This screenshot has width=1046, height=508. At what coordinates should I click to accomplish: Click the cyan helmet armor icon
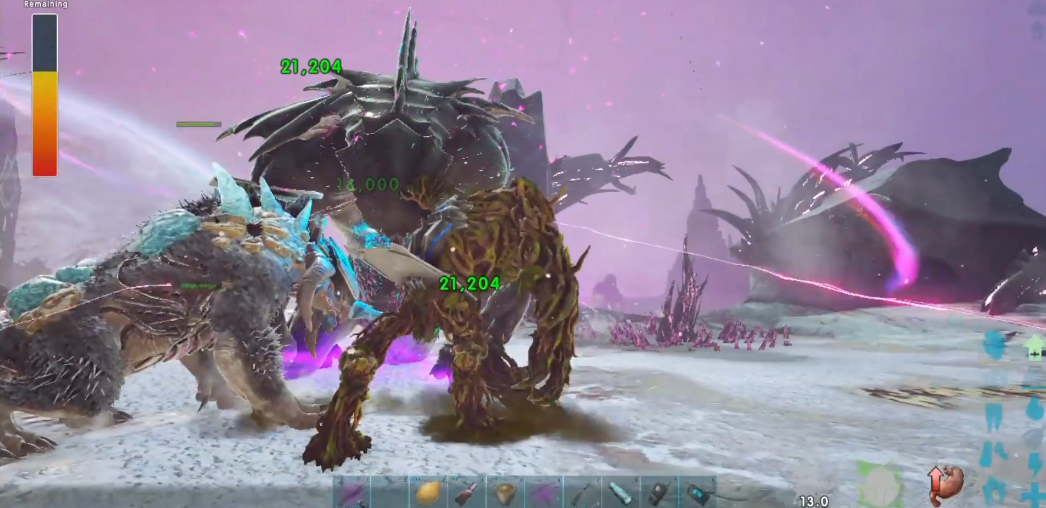pyautogui.click(x=995, y=346)
